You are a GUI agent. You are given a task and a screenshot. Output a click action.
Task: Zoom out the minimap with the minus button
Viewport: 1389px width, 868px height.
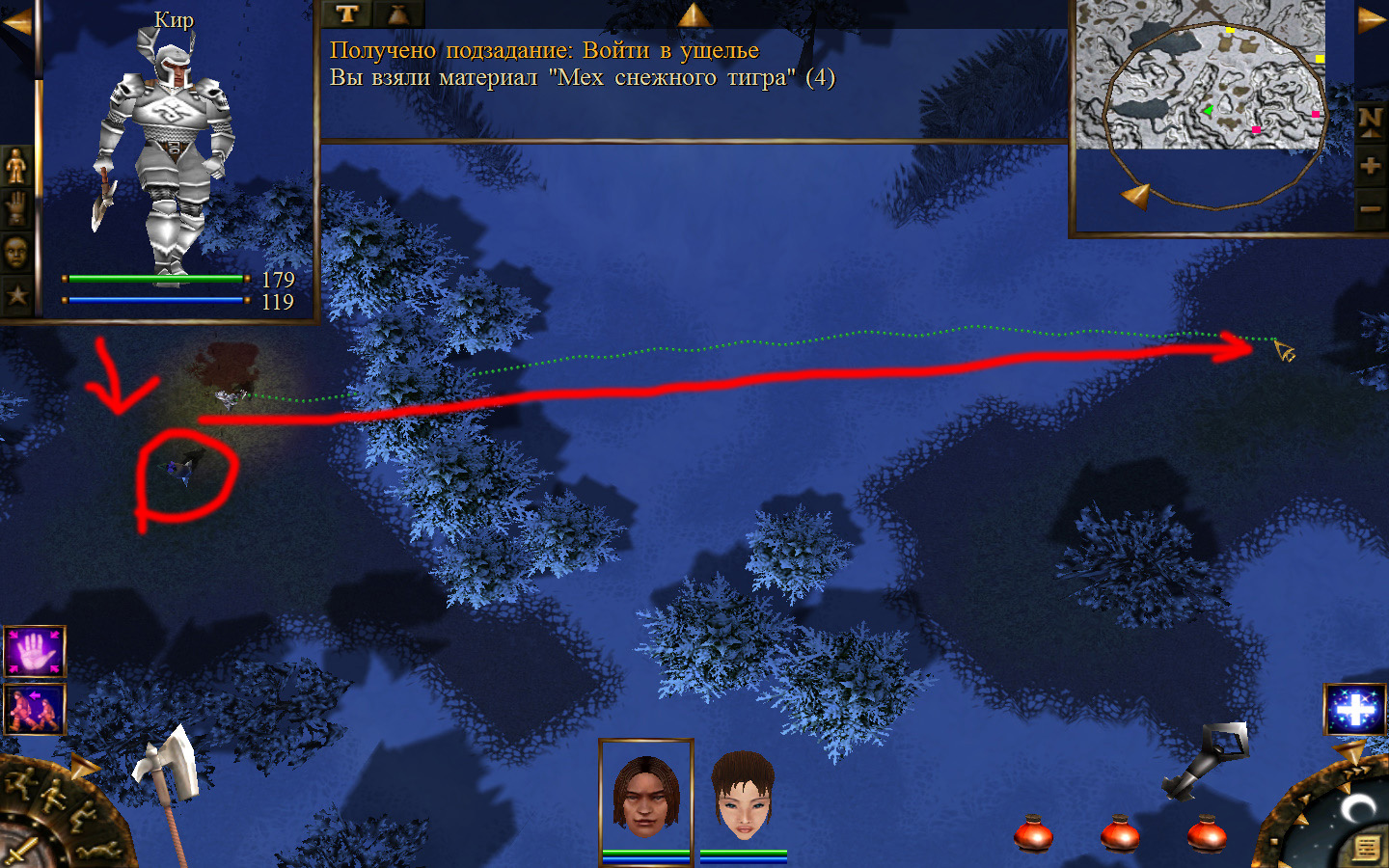pyautogui.click(x=1370, y=208)
